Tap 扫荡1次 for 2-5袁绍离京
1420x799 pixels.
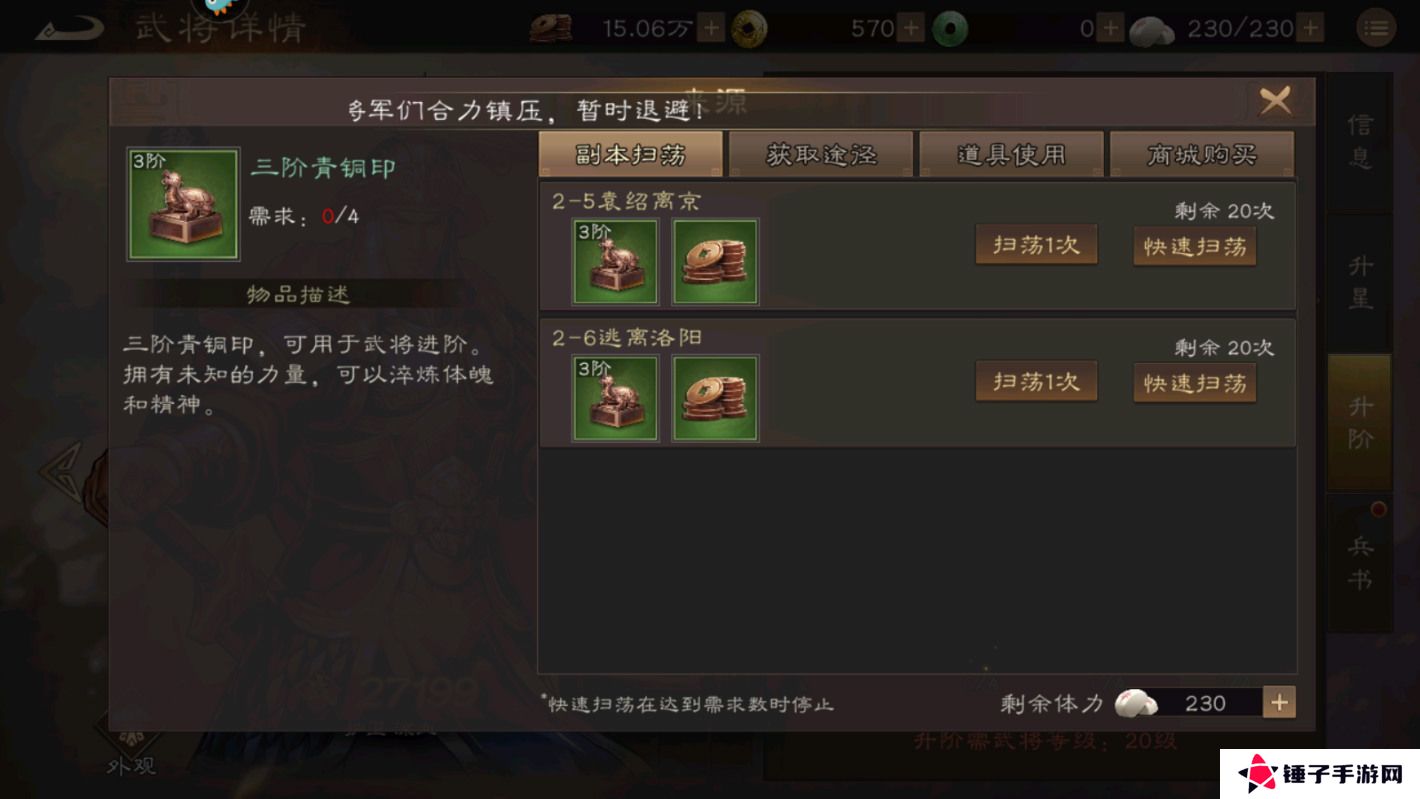pyautogui.click(x=1036, y=243)
